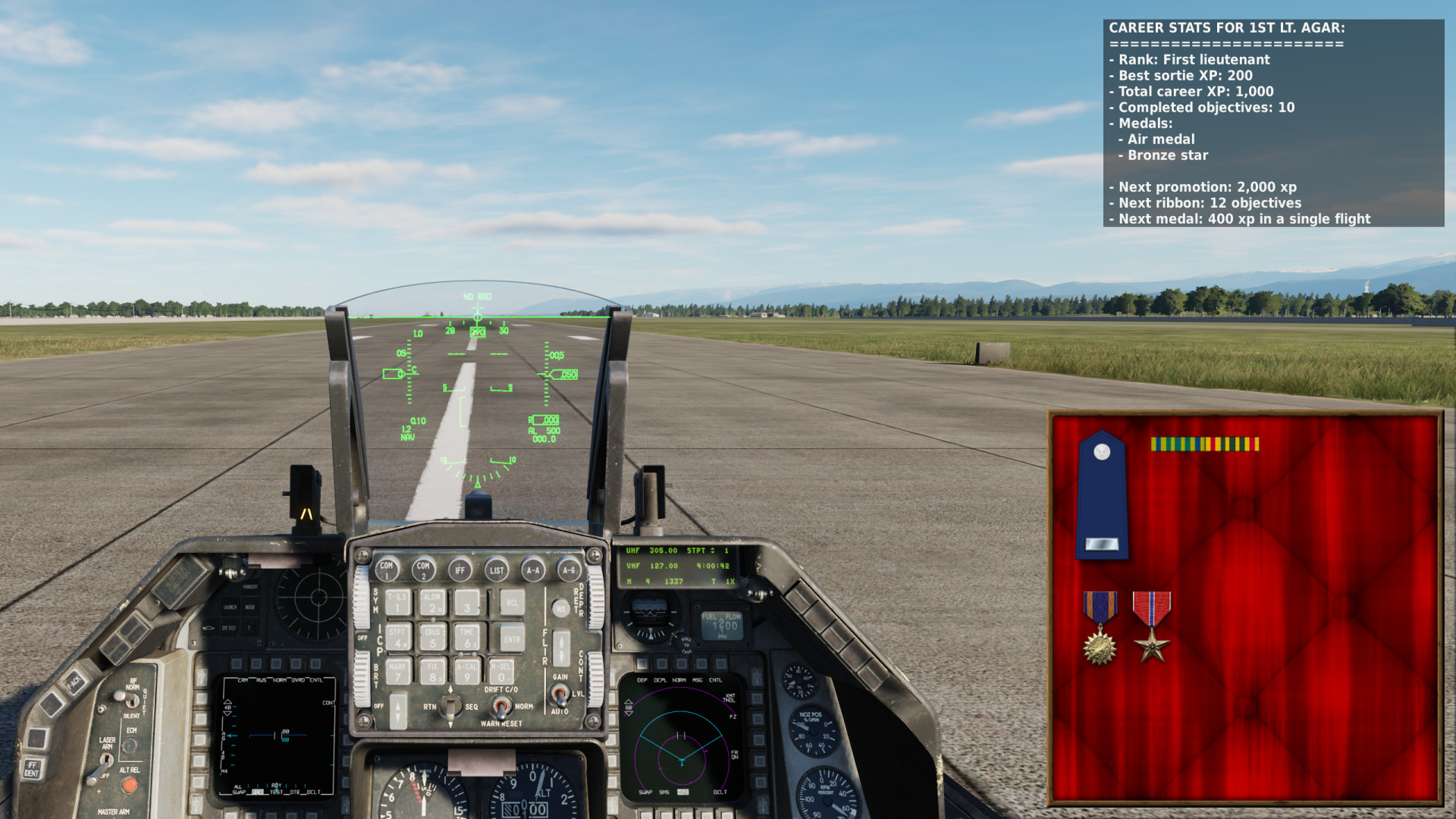Viewport: 1456px width, 819px height.
Task: Tap the STPT 4 keypad key
Action: click(397, 638)
